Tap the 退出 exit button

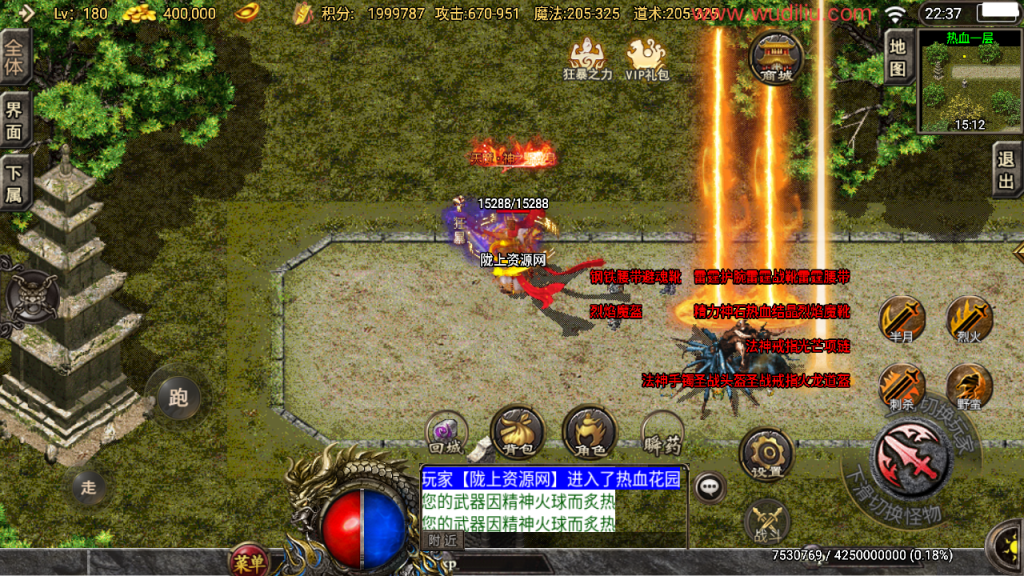coord(1006,169)
